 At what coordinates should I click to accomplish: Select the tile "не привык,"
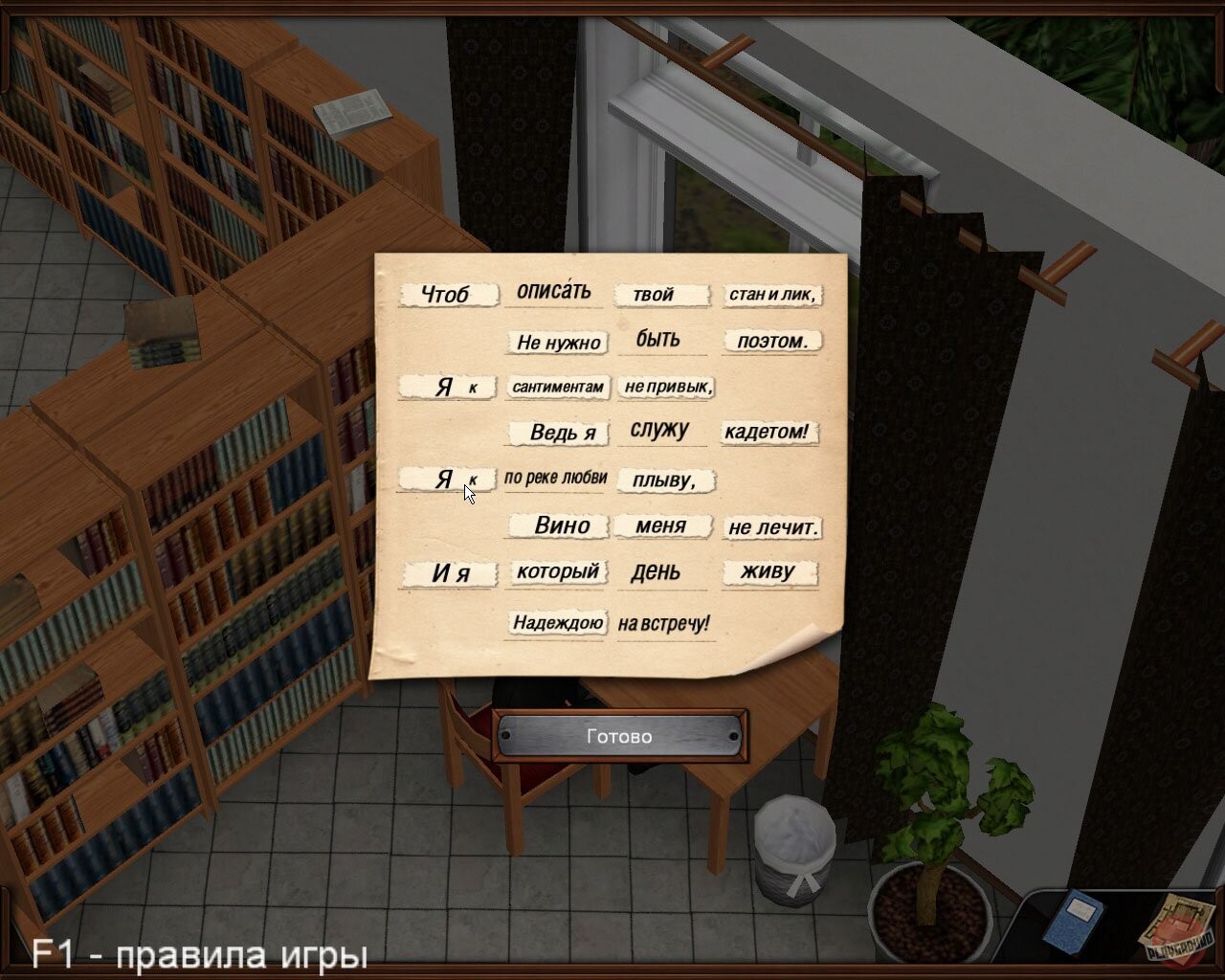(x=669, y=387)
